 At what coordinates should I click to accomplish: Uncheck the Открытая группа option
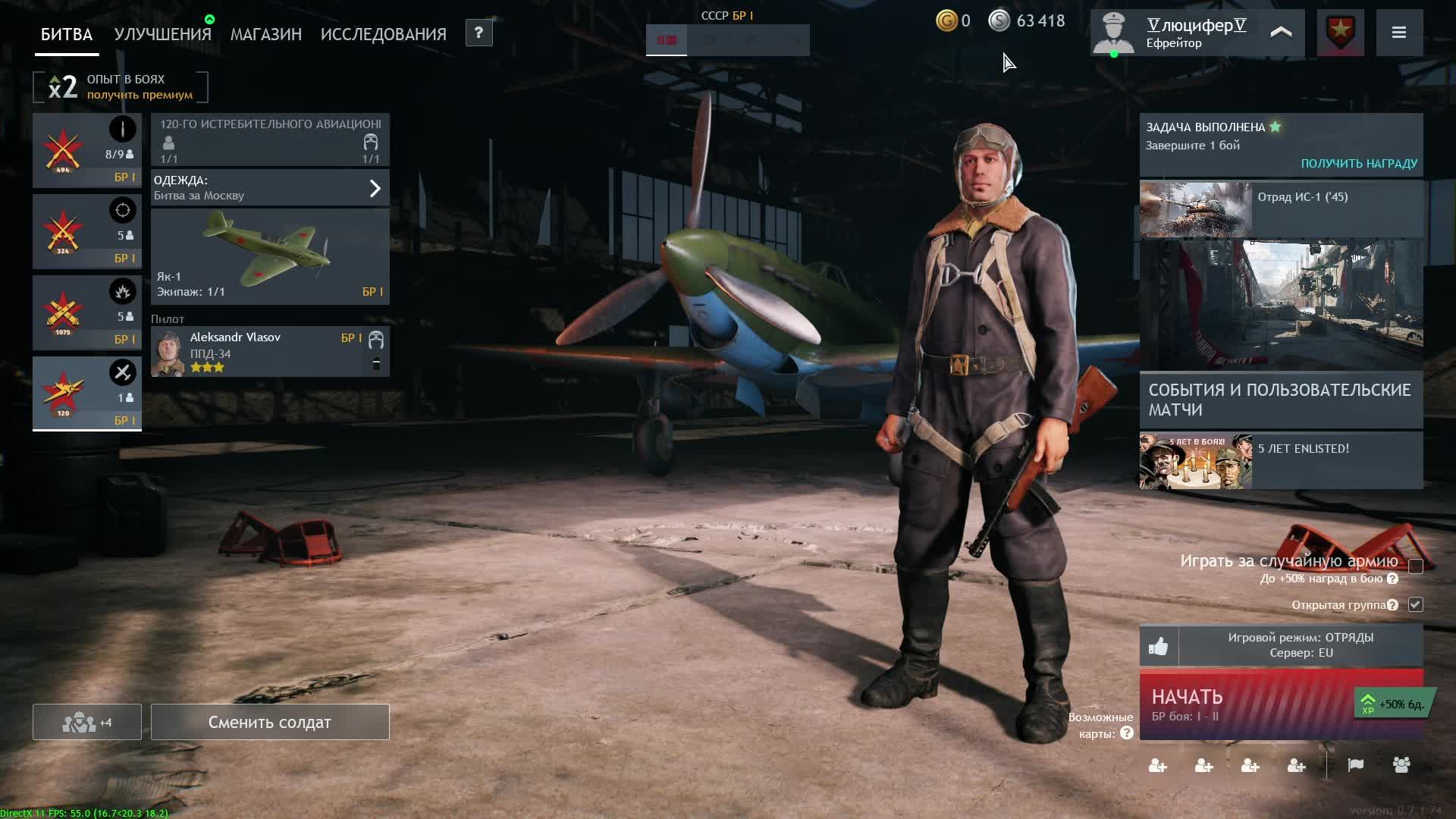1415,604
